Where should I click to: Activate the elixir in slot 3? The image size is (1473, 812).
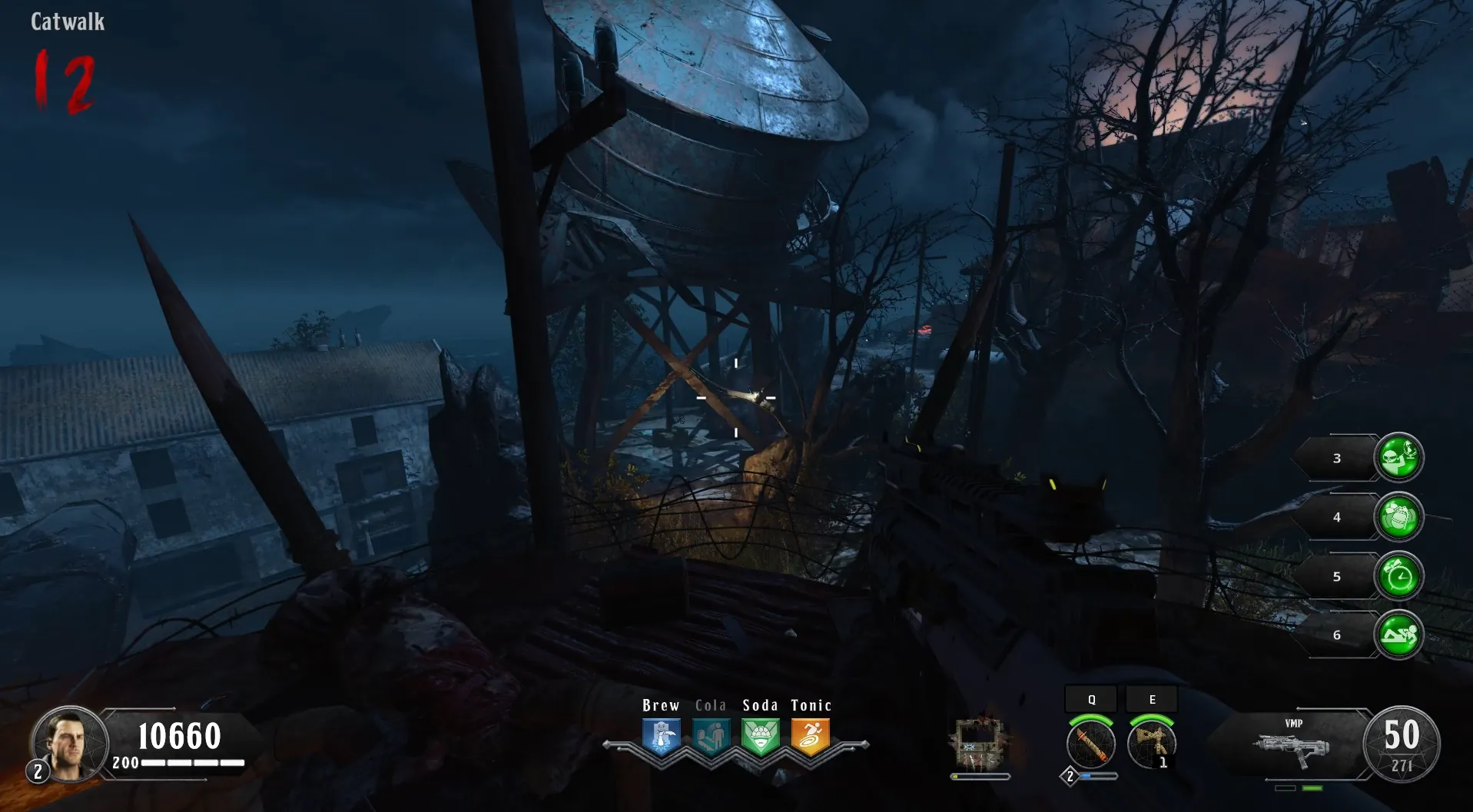click(x=1398, y=458)
